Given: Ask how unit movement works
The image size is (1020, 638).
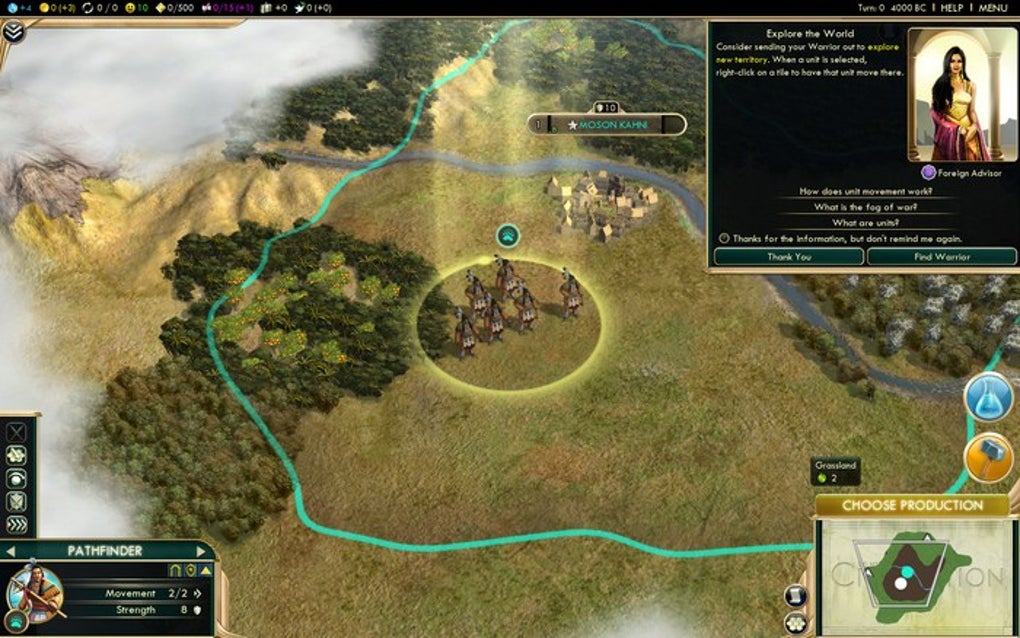Looking at the screenshot, I should pos(866,191).
